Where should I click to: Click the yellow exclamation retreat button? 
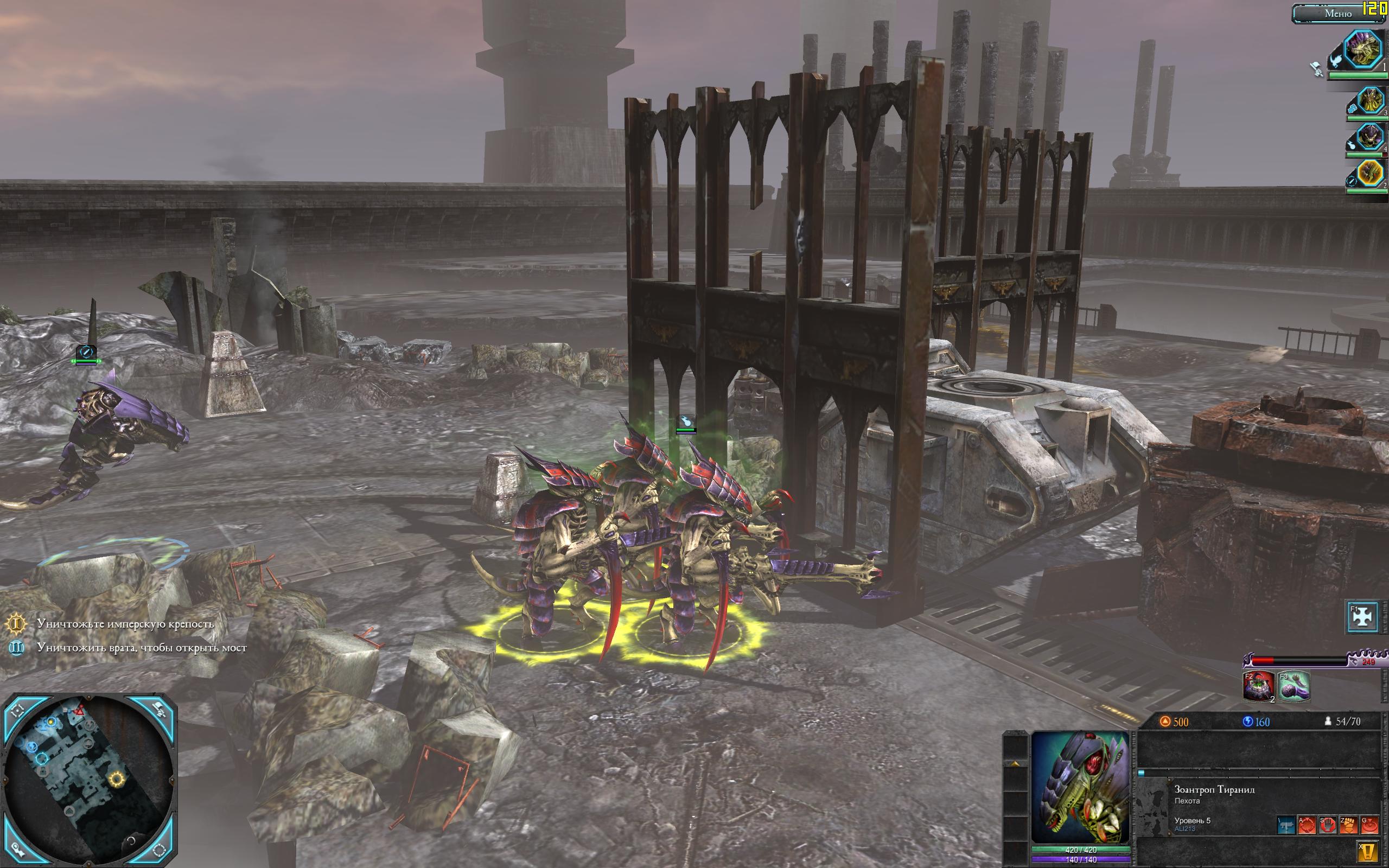click(1368, 851)
